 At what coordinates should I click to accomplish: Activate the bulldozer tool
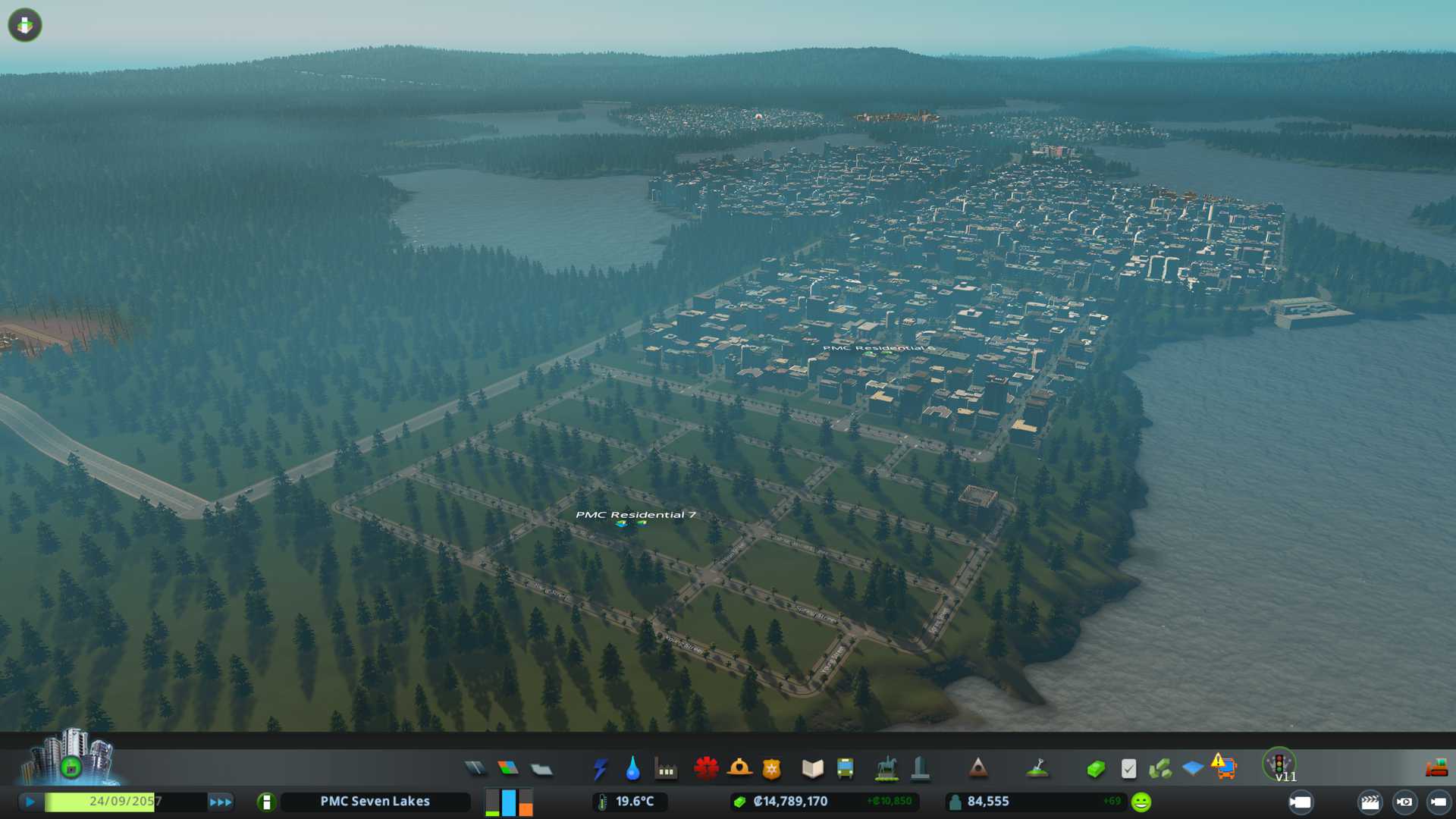coord(1436,769)
